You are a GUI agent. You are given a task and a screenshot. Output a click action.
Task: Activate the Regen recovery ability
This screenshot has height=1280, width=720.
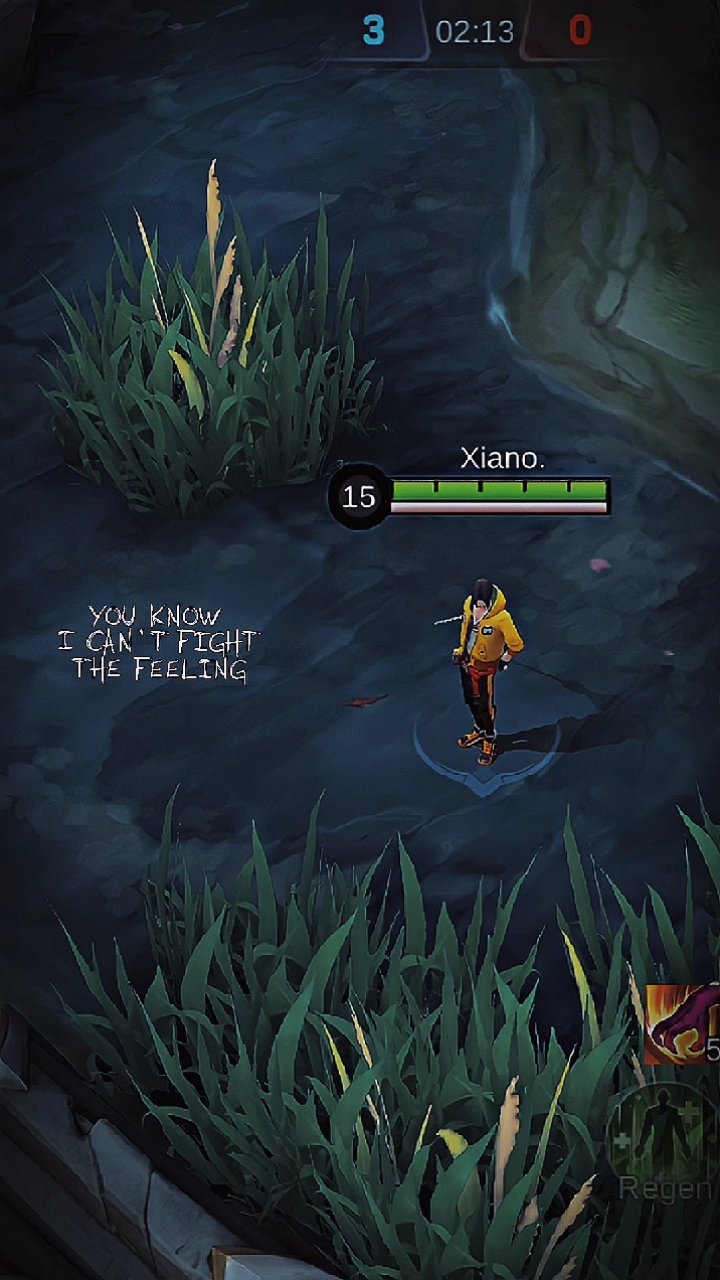click(662, 1135)
